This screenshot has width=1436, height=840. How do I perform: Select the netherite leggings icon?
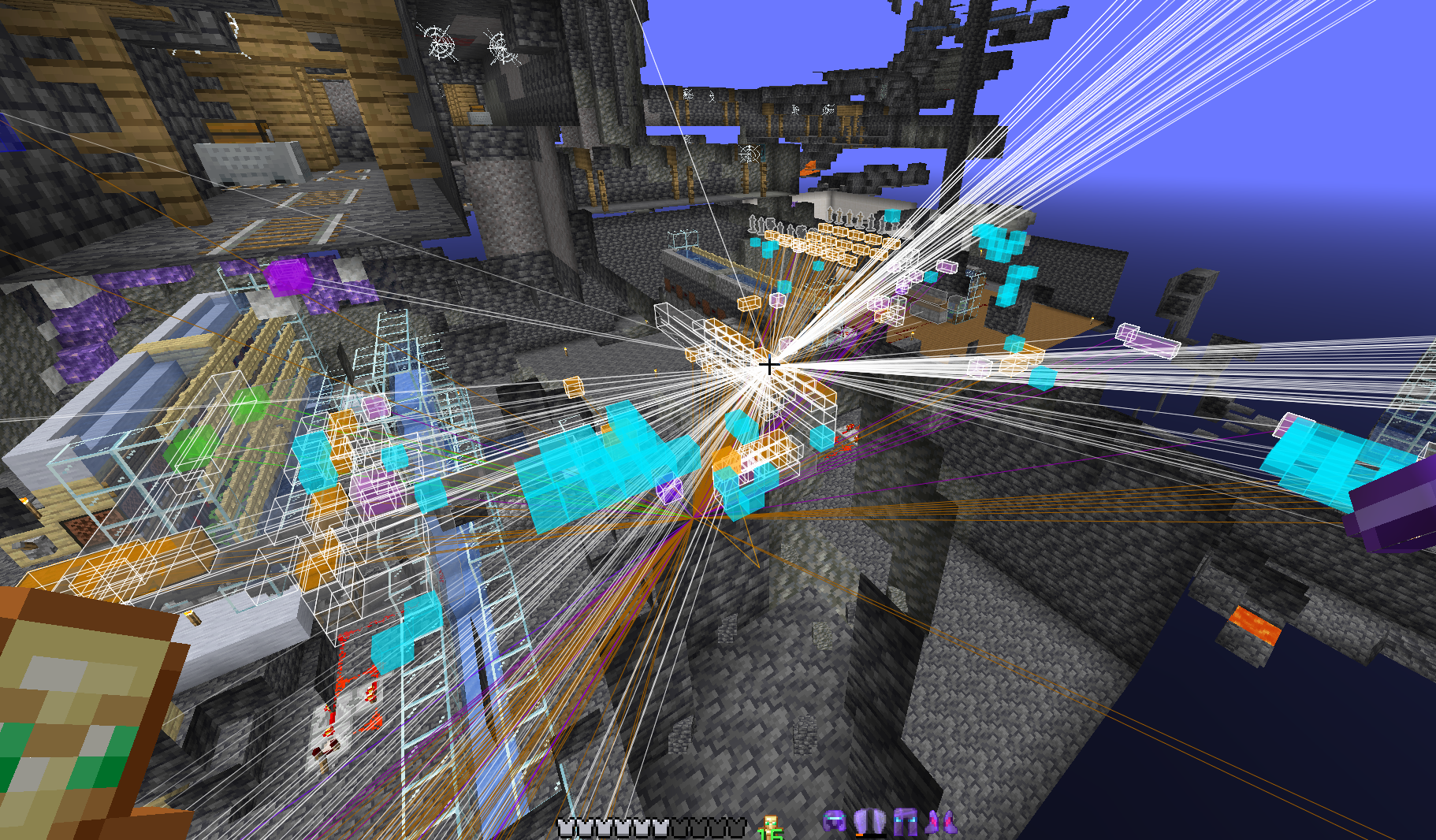[x=904, y=822]
